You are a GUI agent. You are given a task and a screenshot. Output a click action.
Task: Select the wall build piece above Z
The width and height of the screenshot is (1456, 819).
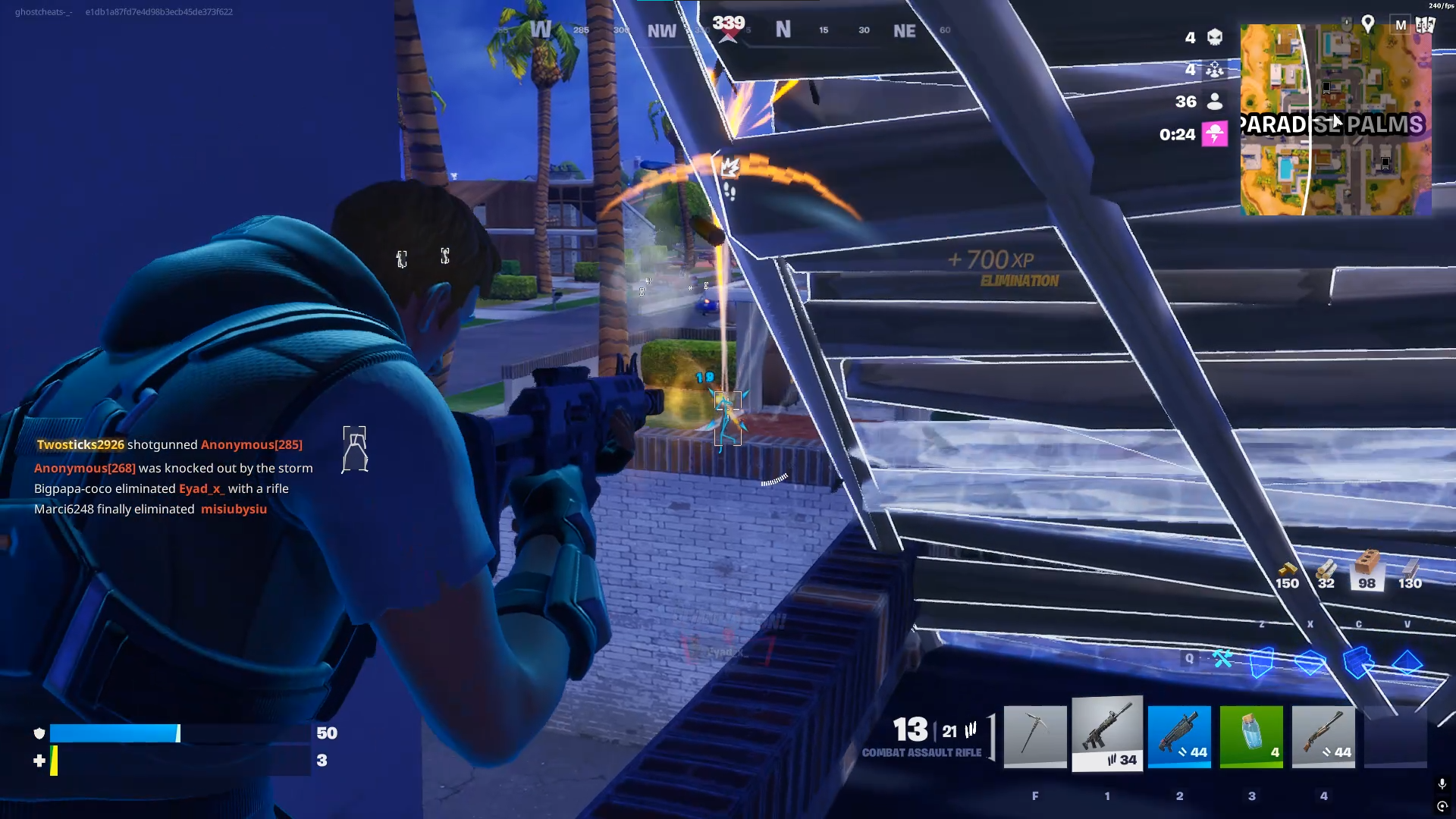point(1262,661)
